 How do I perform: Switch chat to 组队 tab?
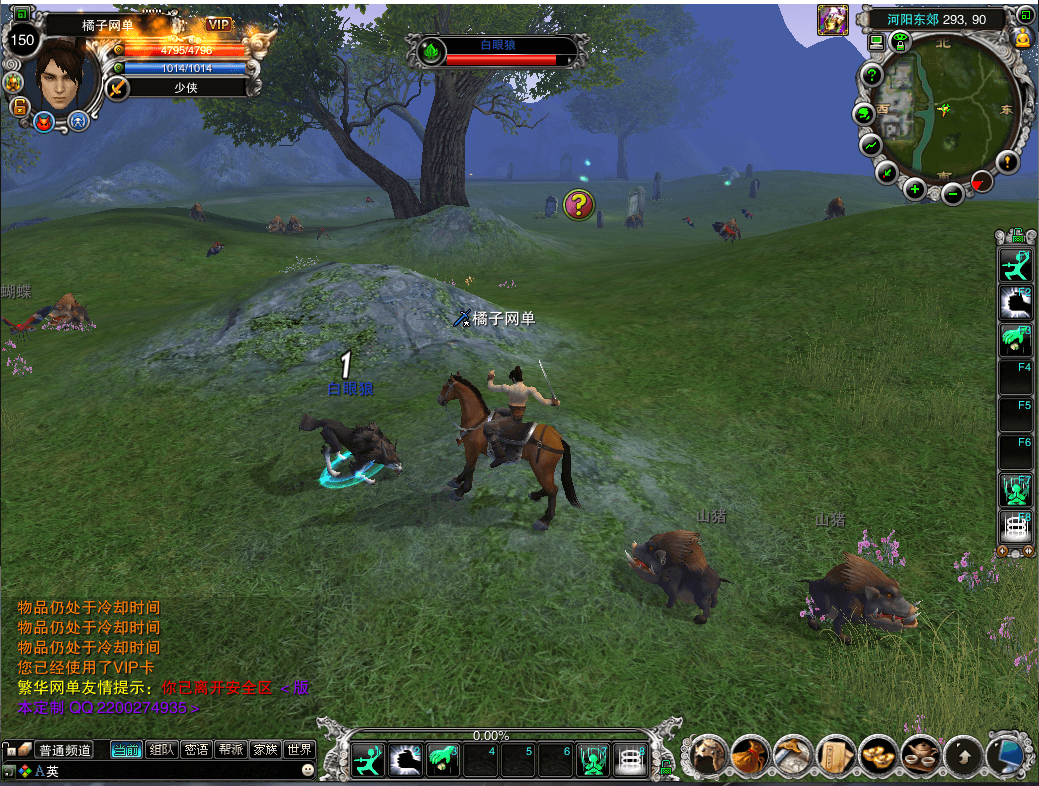tap(161, 749)
